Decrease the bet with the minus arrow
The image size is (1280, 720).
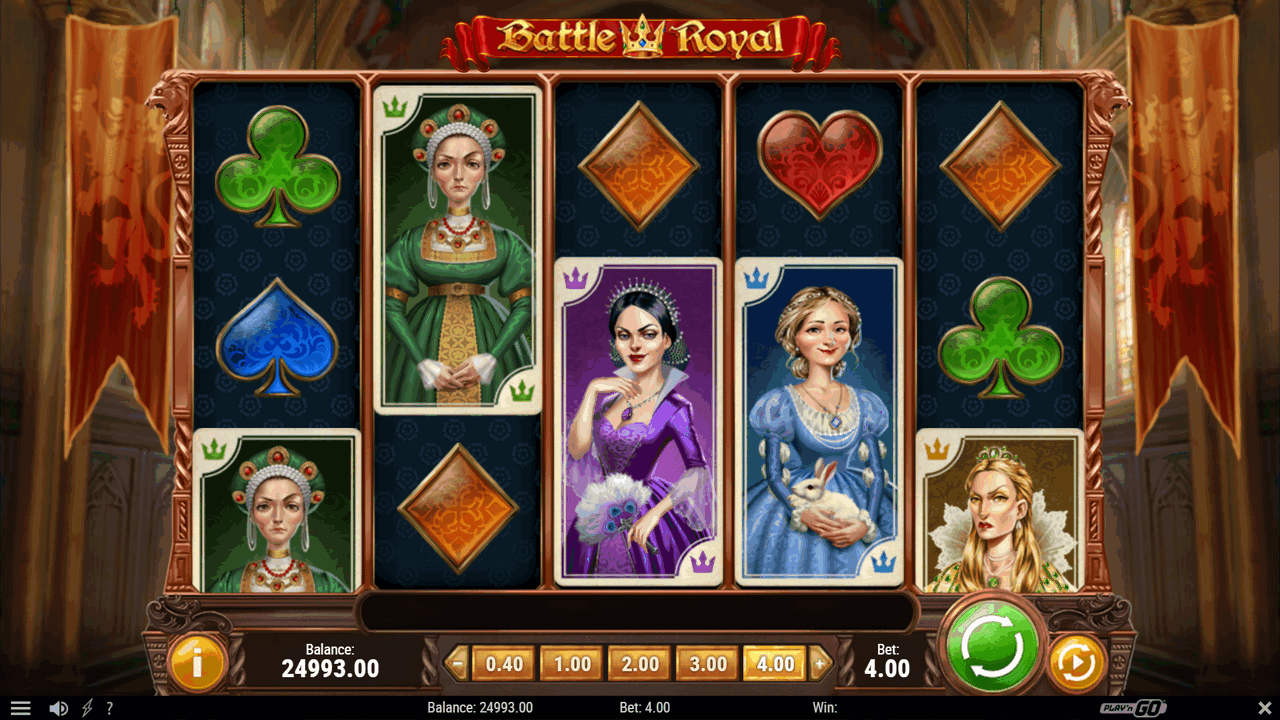pyautogui.click(x=457, y=663)
